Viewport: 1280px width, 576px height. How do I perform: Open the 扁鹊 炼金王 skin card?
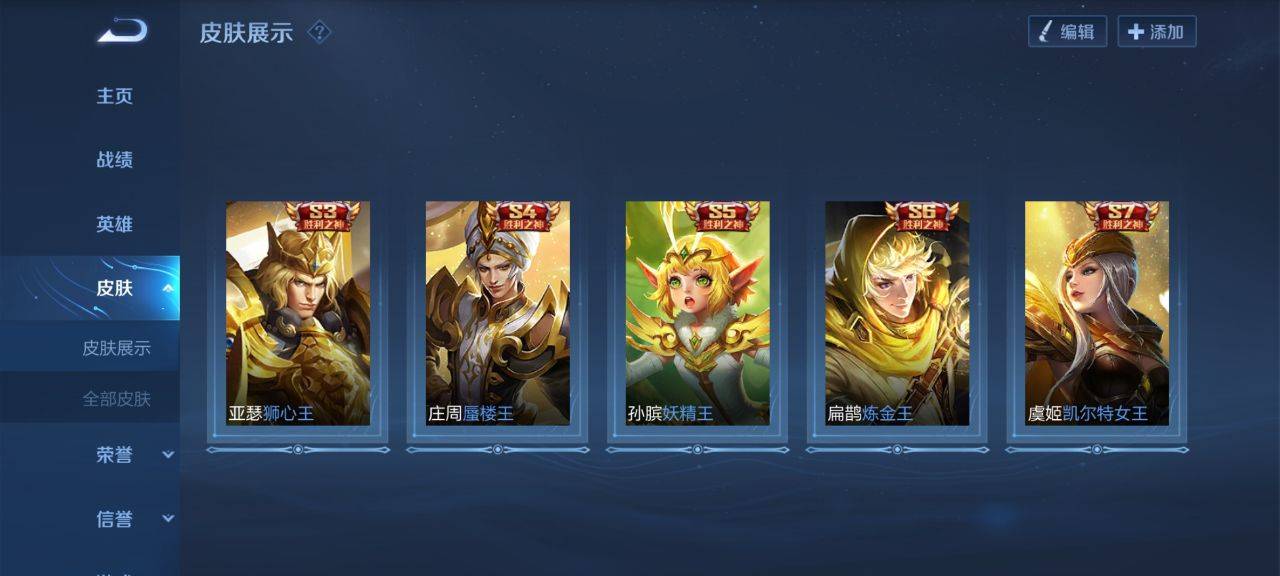click(x=897, y=314)
